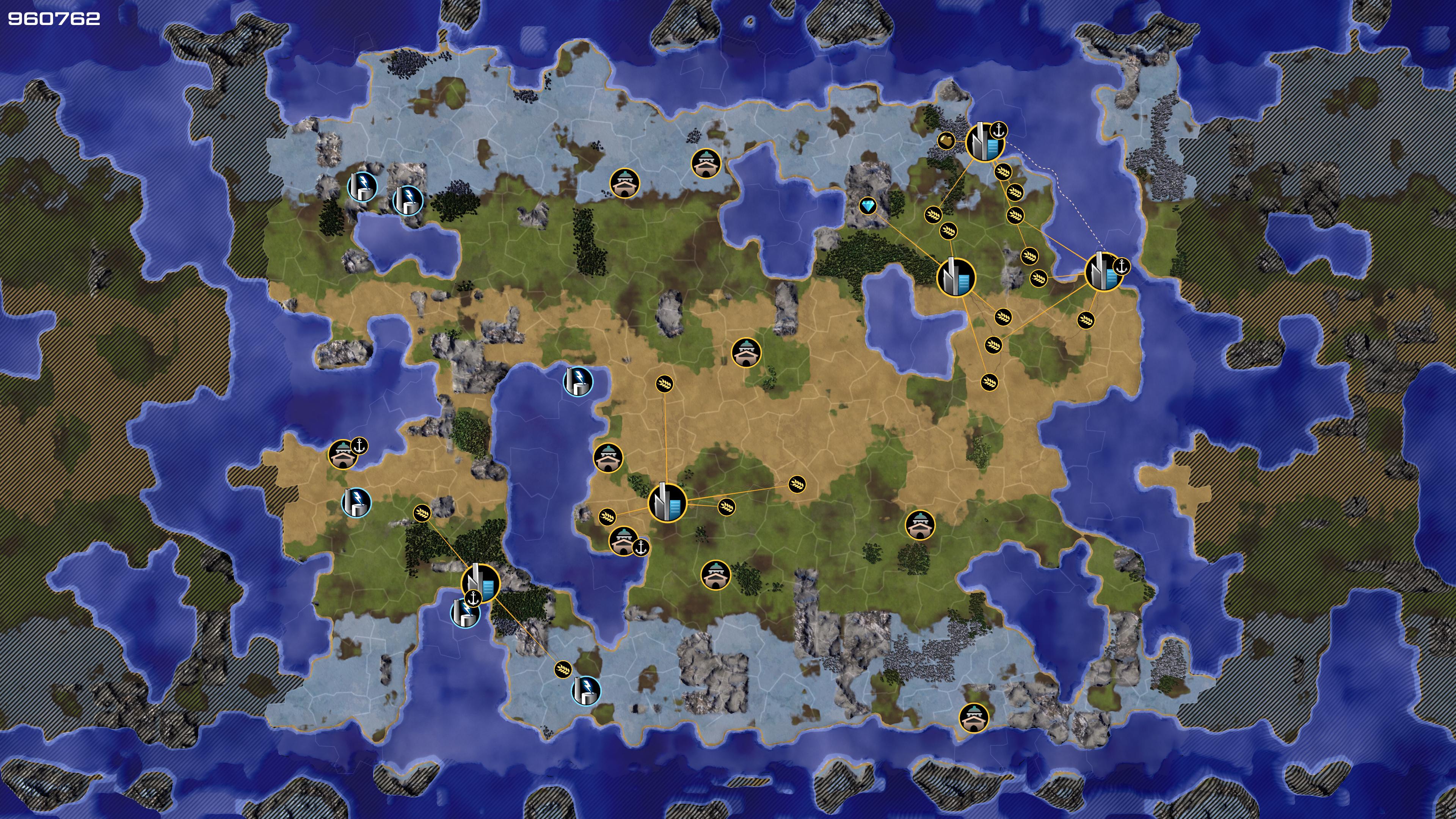
Task: Select the blue diamond resource marker
Action: coord(868,206)
